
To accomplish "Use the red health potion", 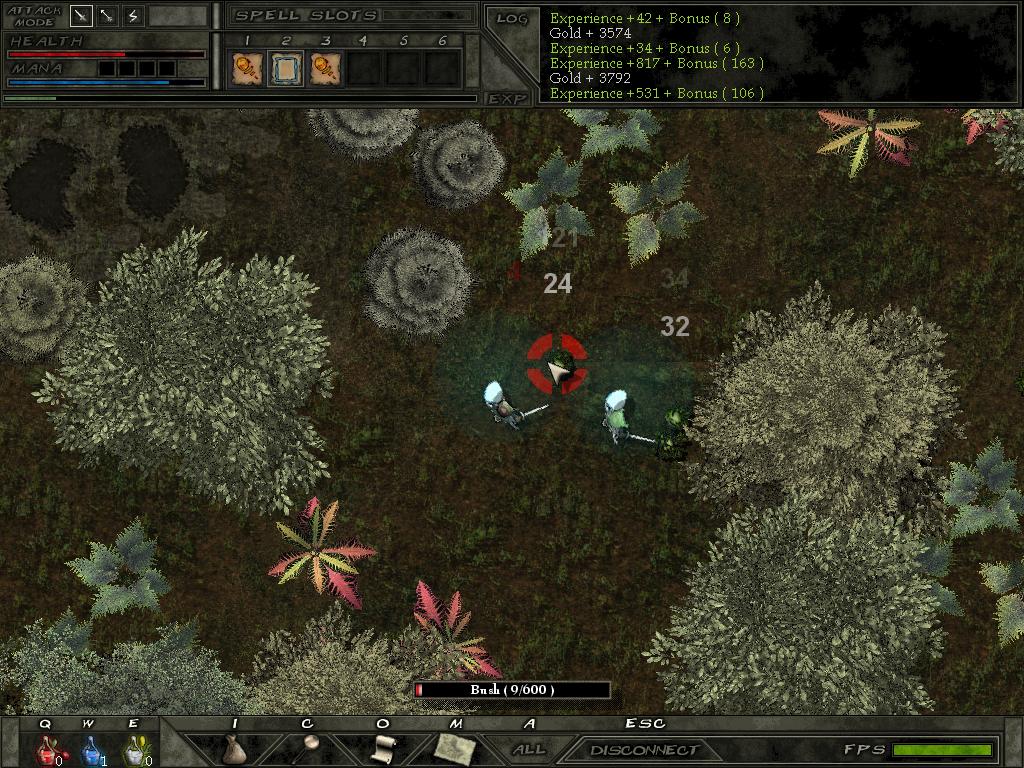I will click(47, 750).
